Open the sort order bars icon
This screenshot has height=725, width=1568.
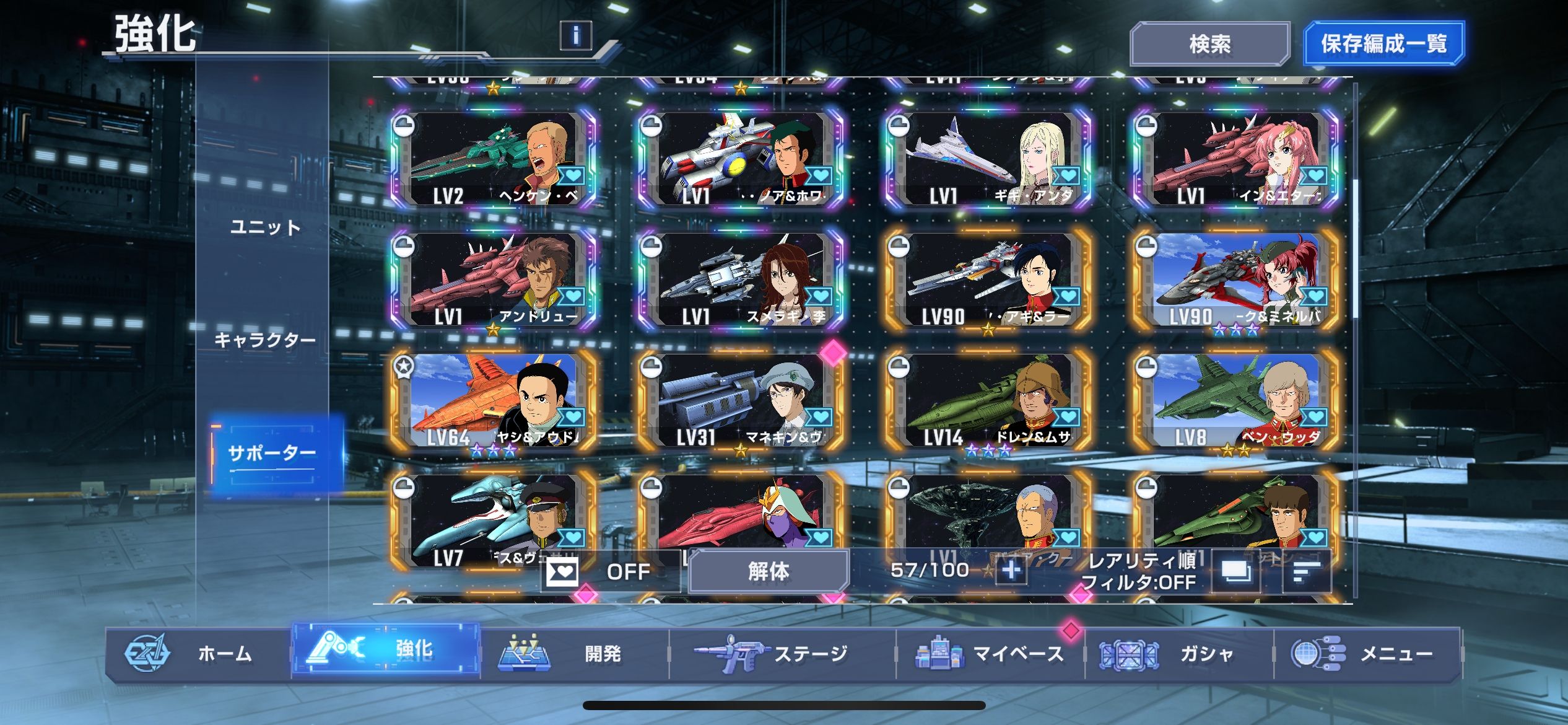pos(1305,571)
